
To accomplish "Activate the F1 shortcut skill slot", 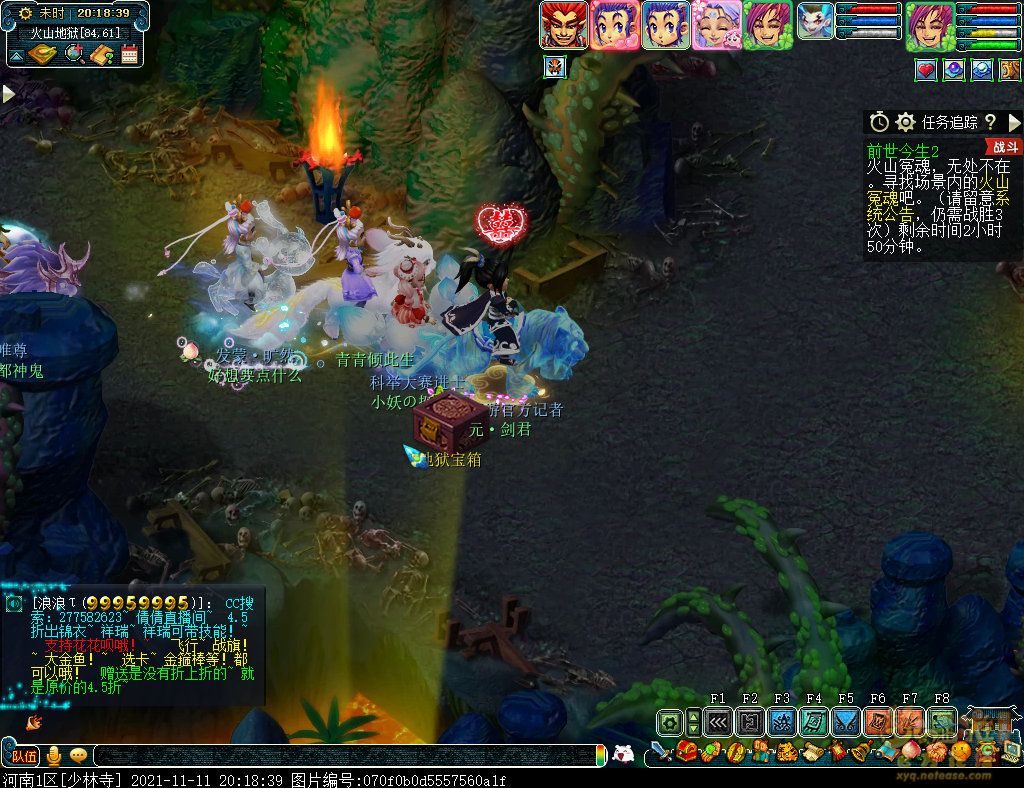I will pyautogui.click(x=718, y=722).
